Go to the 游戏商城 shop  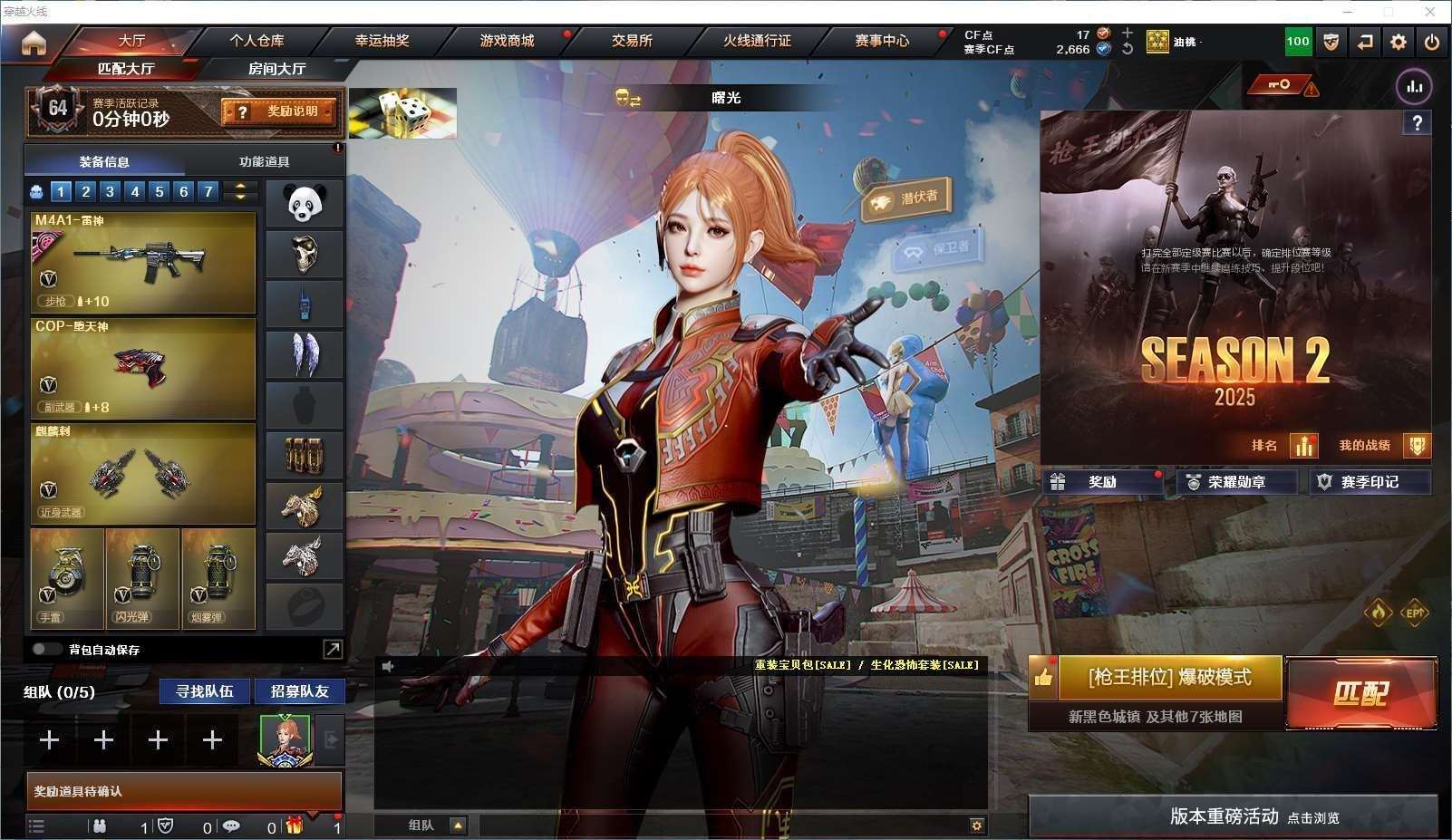click(x=507, y=41)
